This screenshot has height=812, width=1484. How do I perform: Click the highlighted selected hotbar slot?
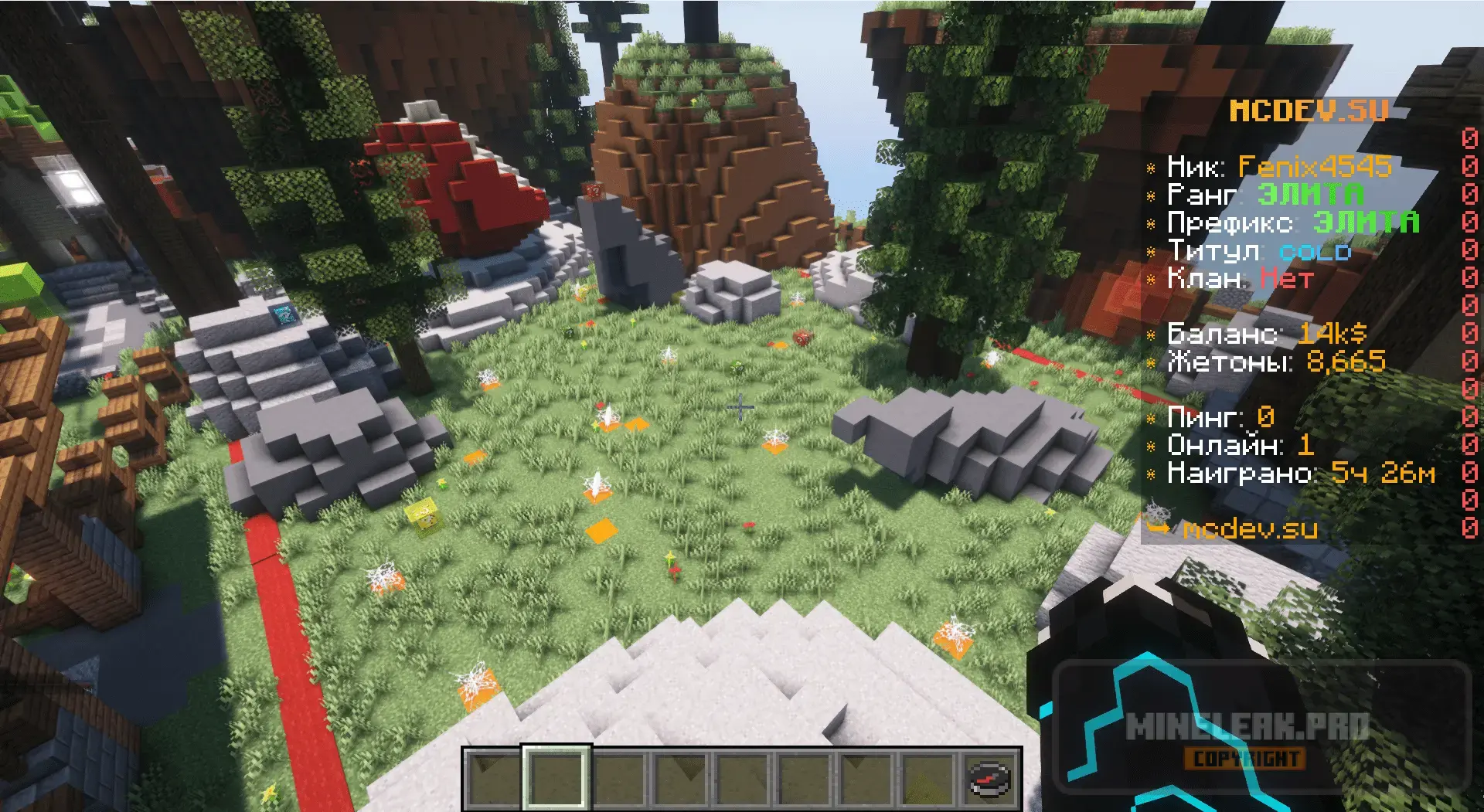point(556,777)
